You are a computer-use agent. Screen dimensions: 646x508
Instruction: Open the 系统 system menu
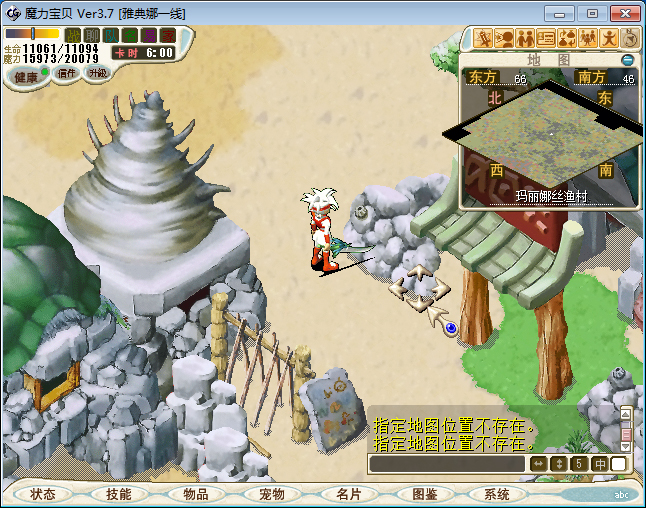[497, 494]
